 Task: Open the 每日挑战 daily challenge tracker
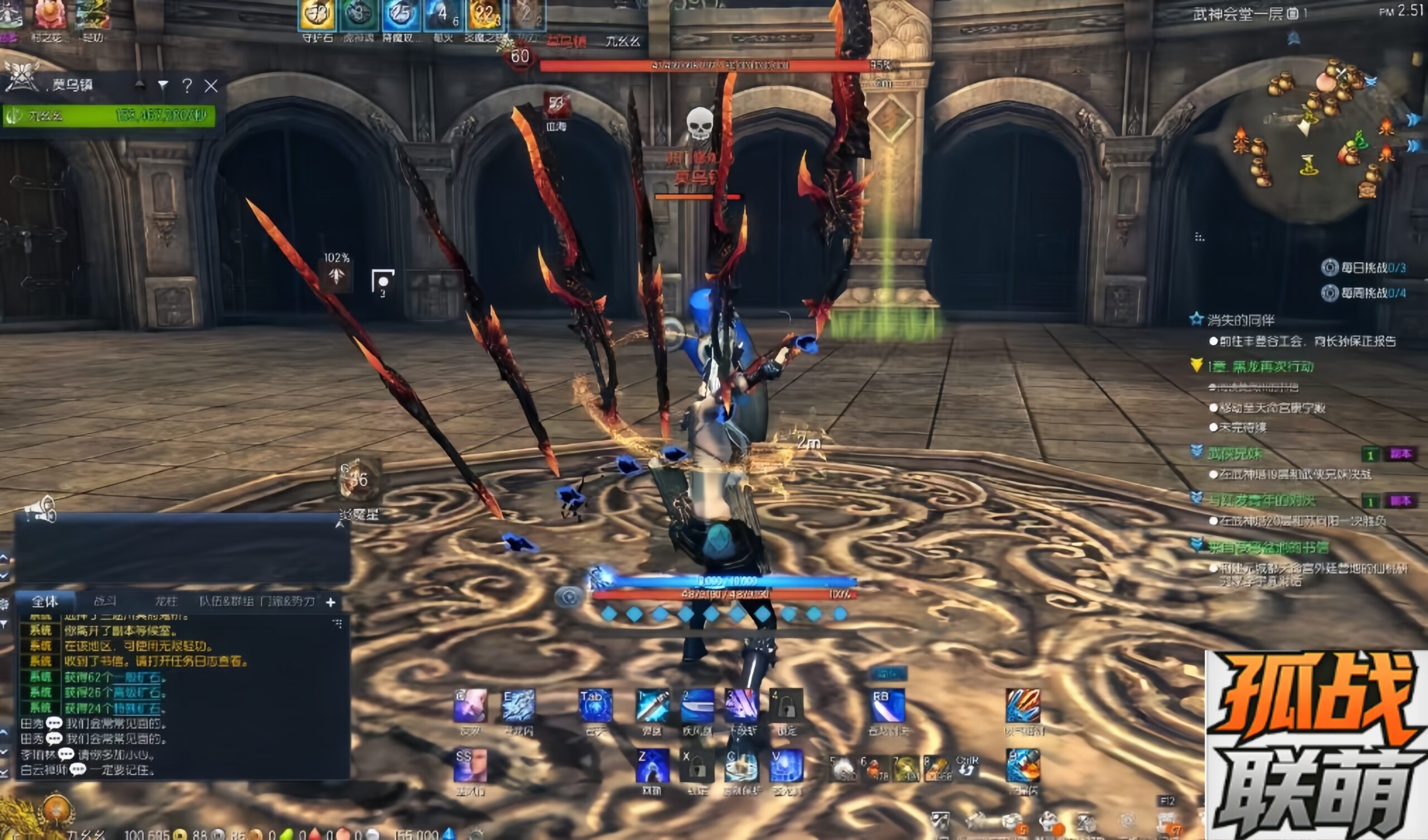(1372, 268)
